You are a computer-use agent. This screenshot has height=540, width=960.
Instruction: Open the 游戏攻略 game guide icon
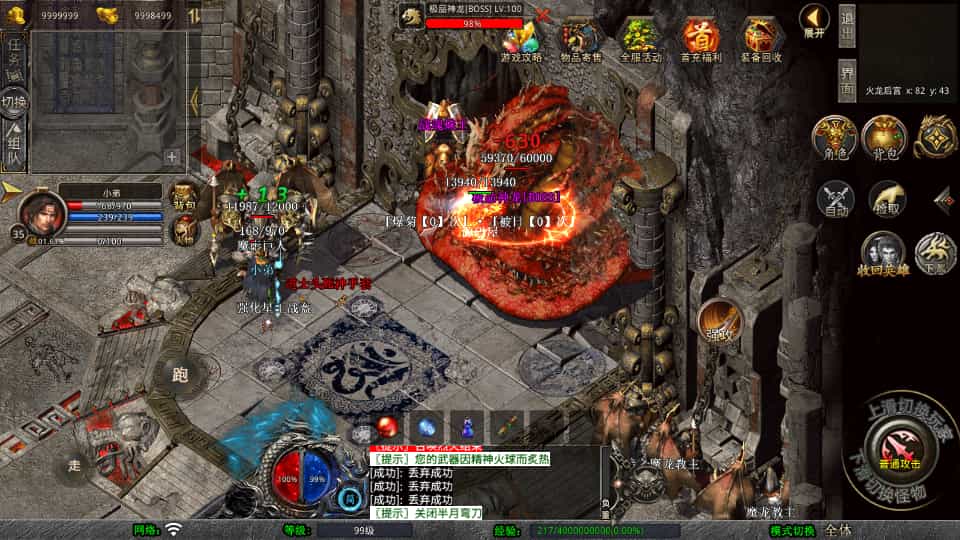click(x=522, y=40)
